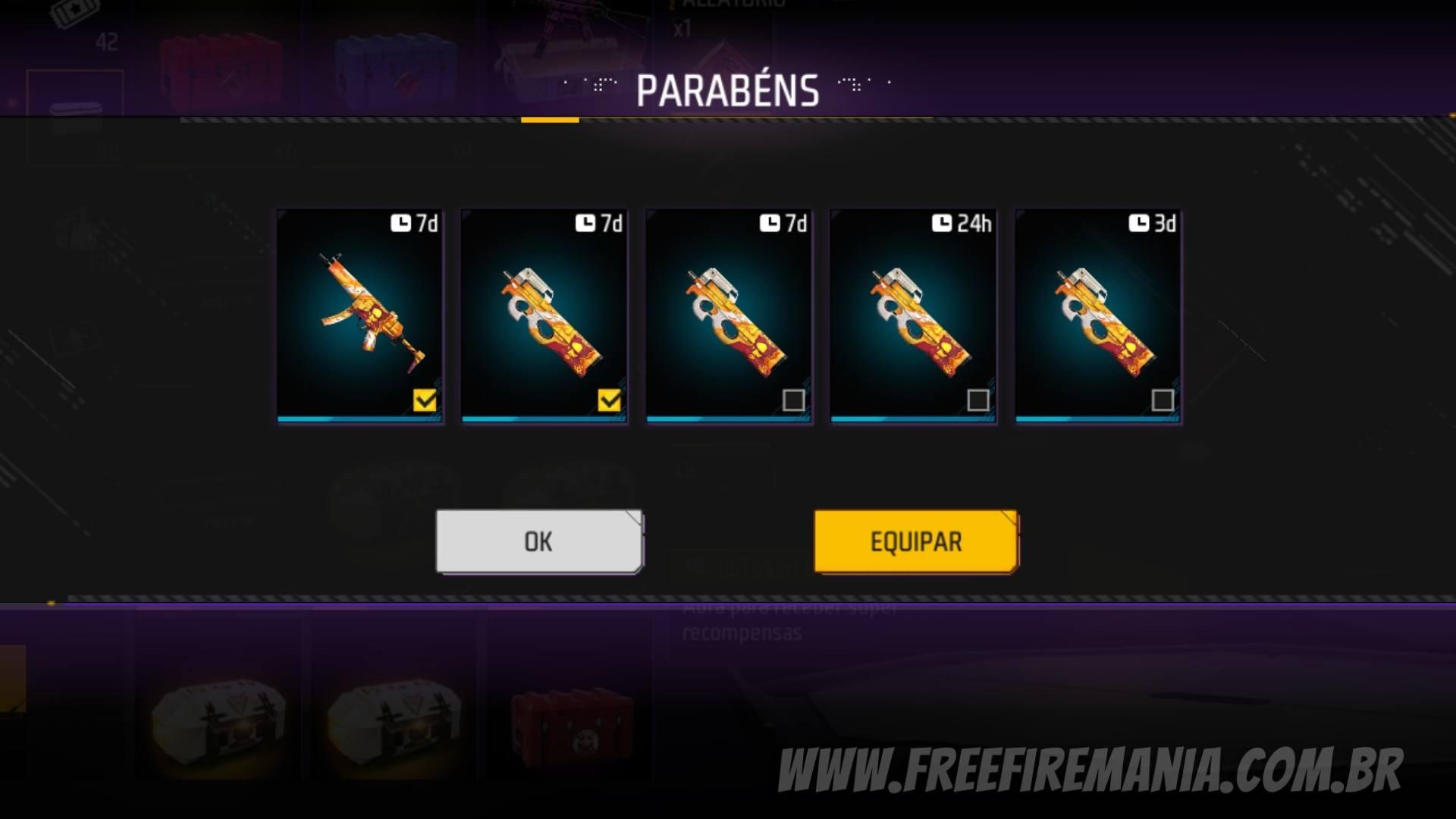Uncheck the AK47 skin checkbox
The height and width of the screenshot is (819, 1456).
click(x=425, y=400)
